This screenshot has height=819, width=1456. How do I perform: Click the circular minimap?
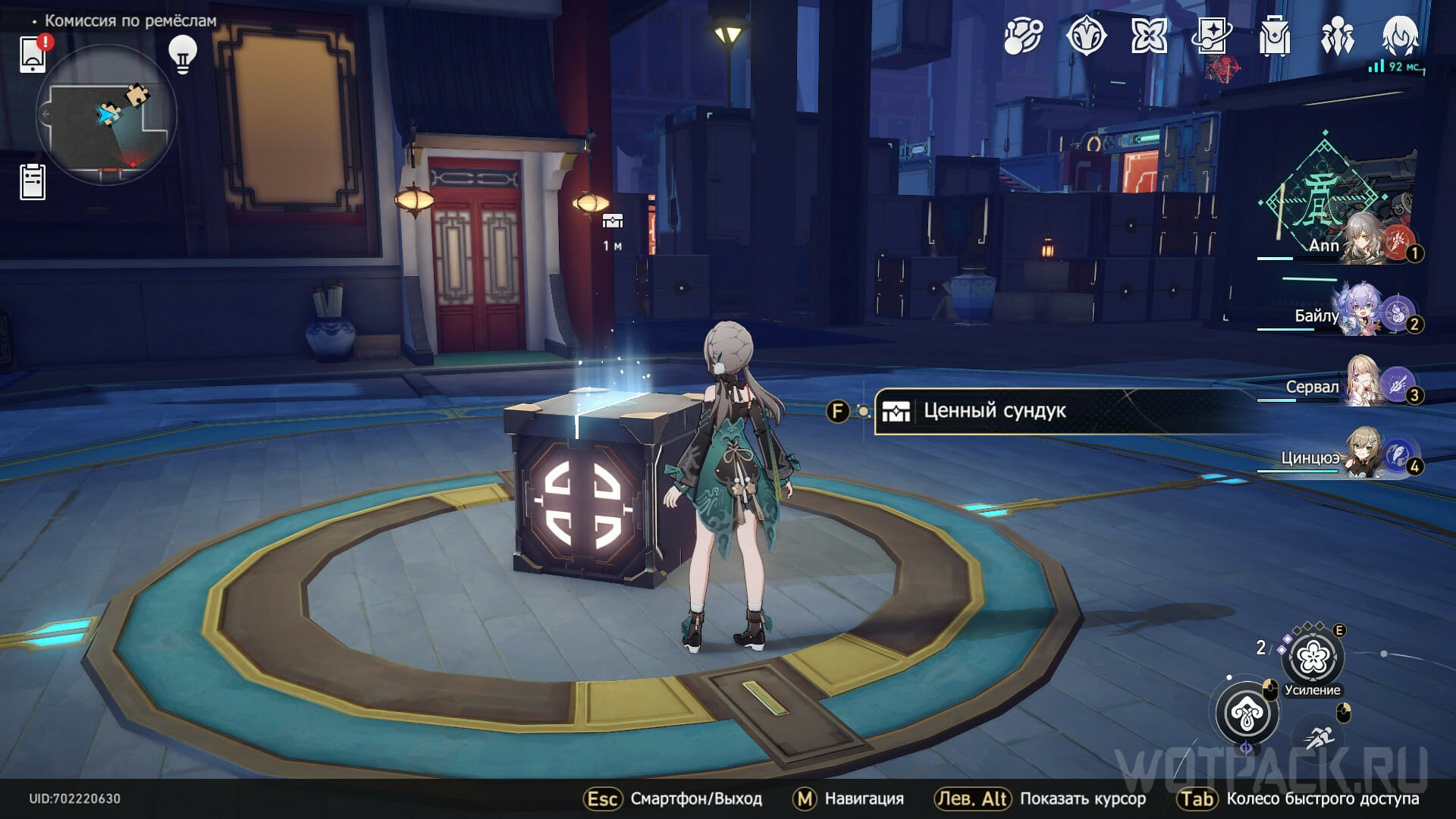(106, 115)
